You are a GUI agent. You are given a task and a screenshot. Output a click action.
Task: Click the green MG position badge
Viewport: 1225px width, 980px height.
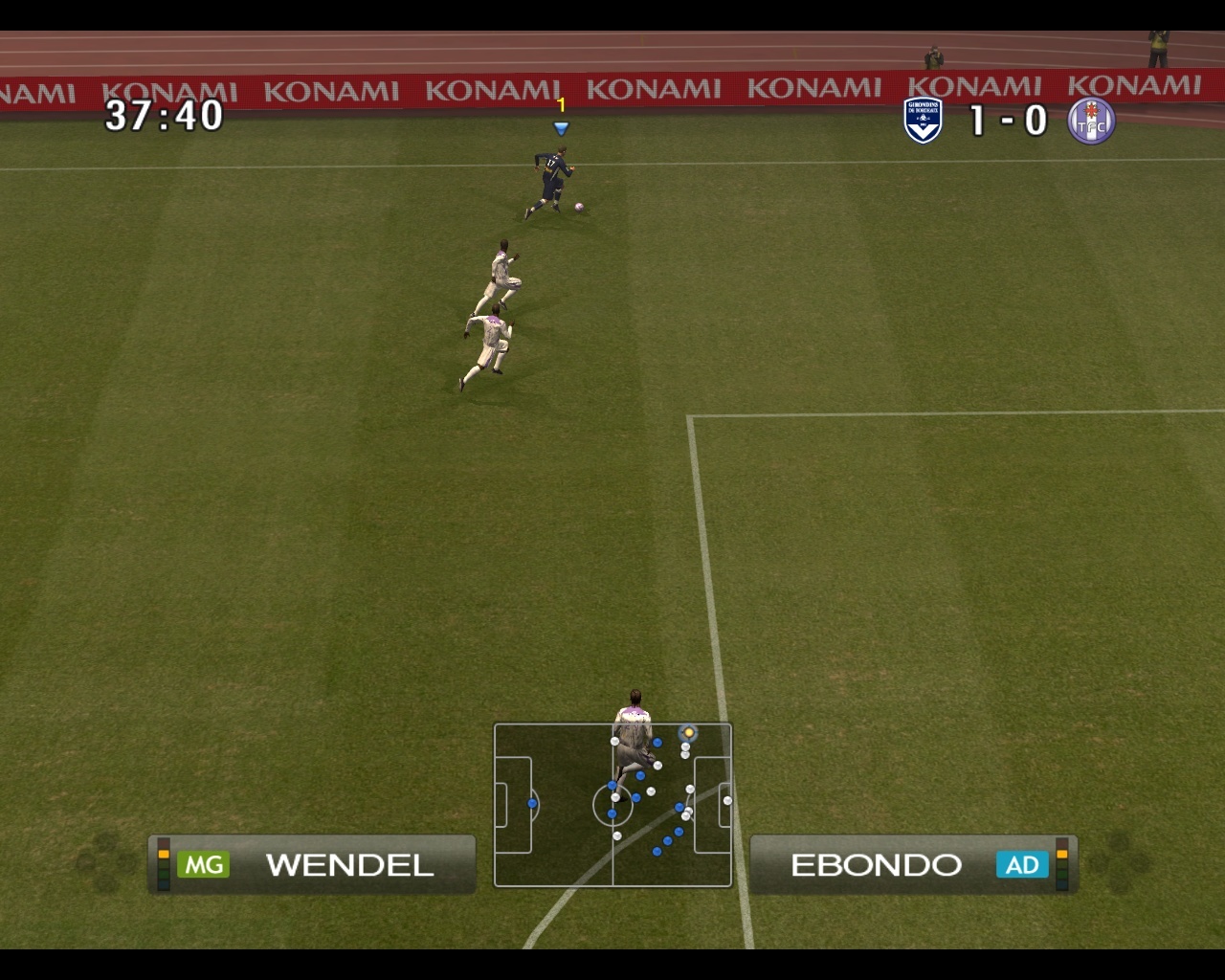click(204, 865)
